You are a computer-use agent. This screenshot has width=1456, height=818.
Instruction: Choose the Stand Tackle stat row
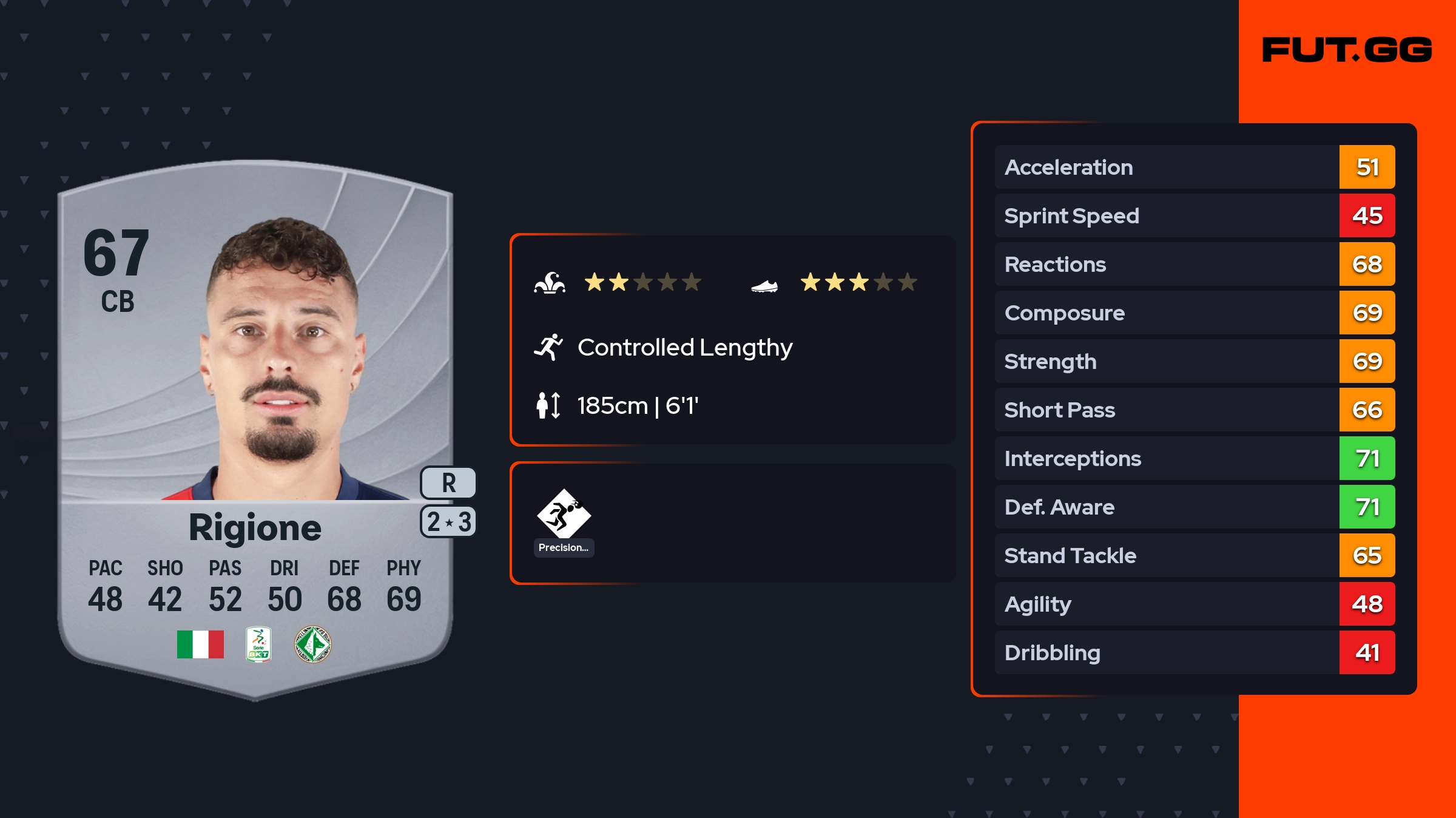pos(1195,555)
